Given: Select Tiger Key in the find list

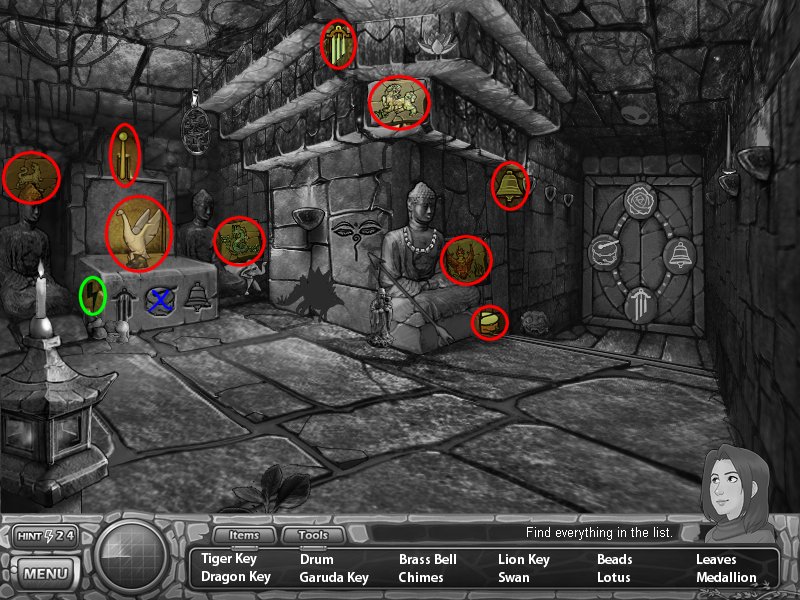Looking at the screenshot, I should 229,559.
